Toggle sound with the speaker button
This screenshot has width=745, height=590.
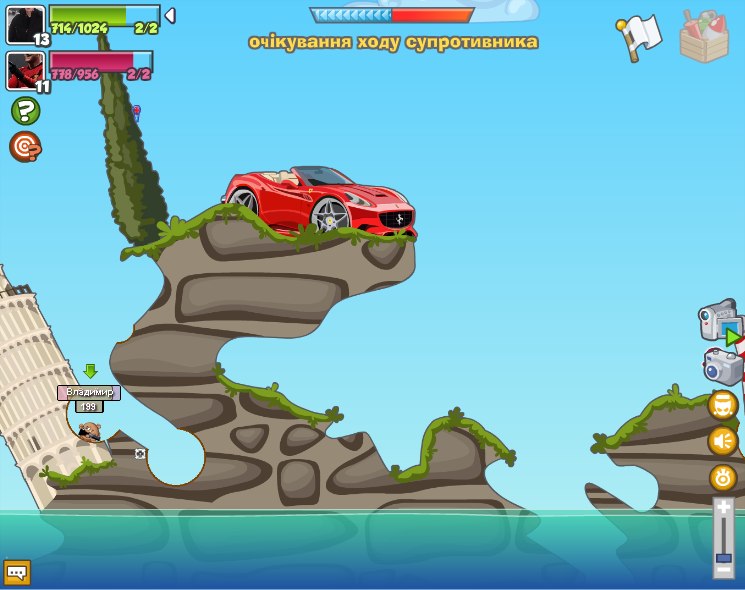(723, 441)
